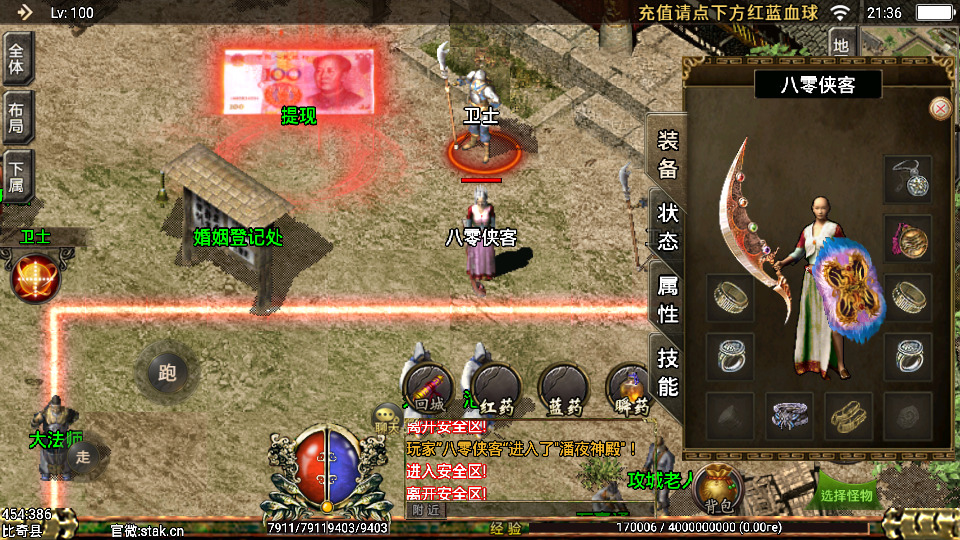The width and height of the screenshot is (960, 540).
Task: Select the necklace equipment slot
Action: 908,179
